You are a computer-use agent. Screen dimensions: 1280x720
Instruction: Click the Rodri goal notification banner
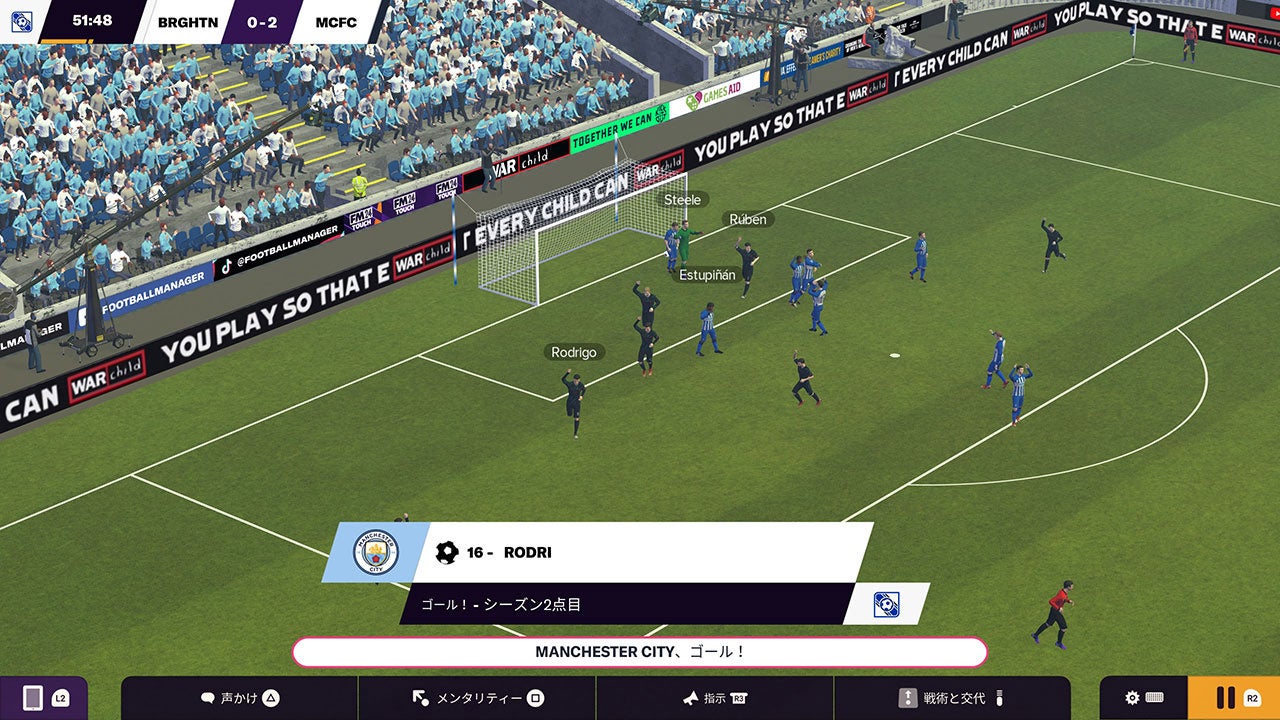pyautogui.click(x=640, y=552)
